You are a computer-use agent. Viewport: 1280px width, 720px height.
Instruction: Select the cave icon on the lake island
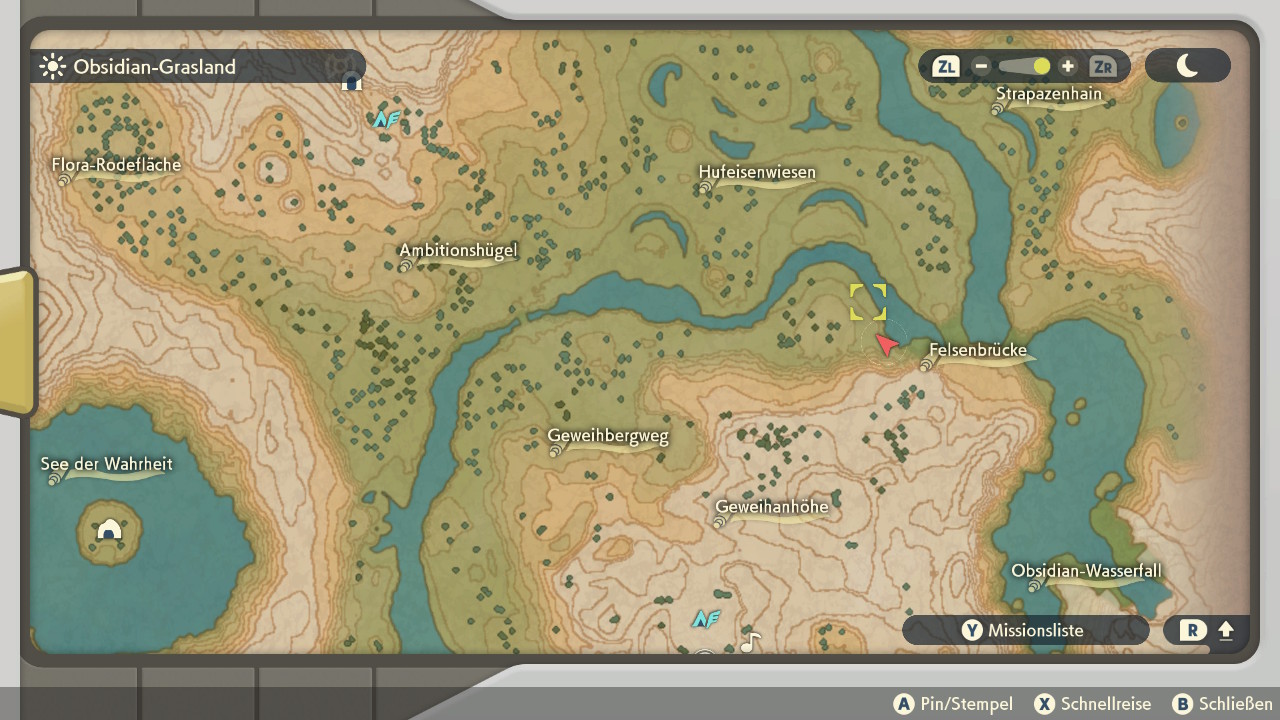coord(109,530)
